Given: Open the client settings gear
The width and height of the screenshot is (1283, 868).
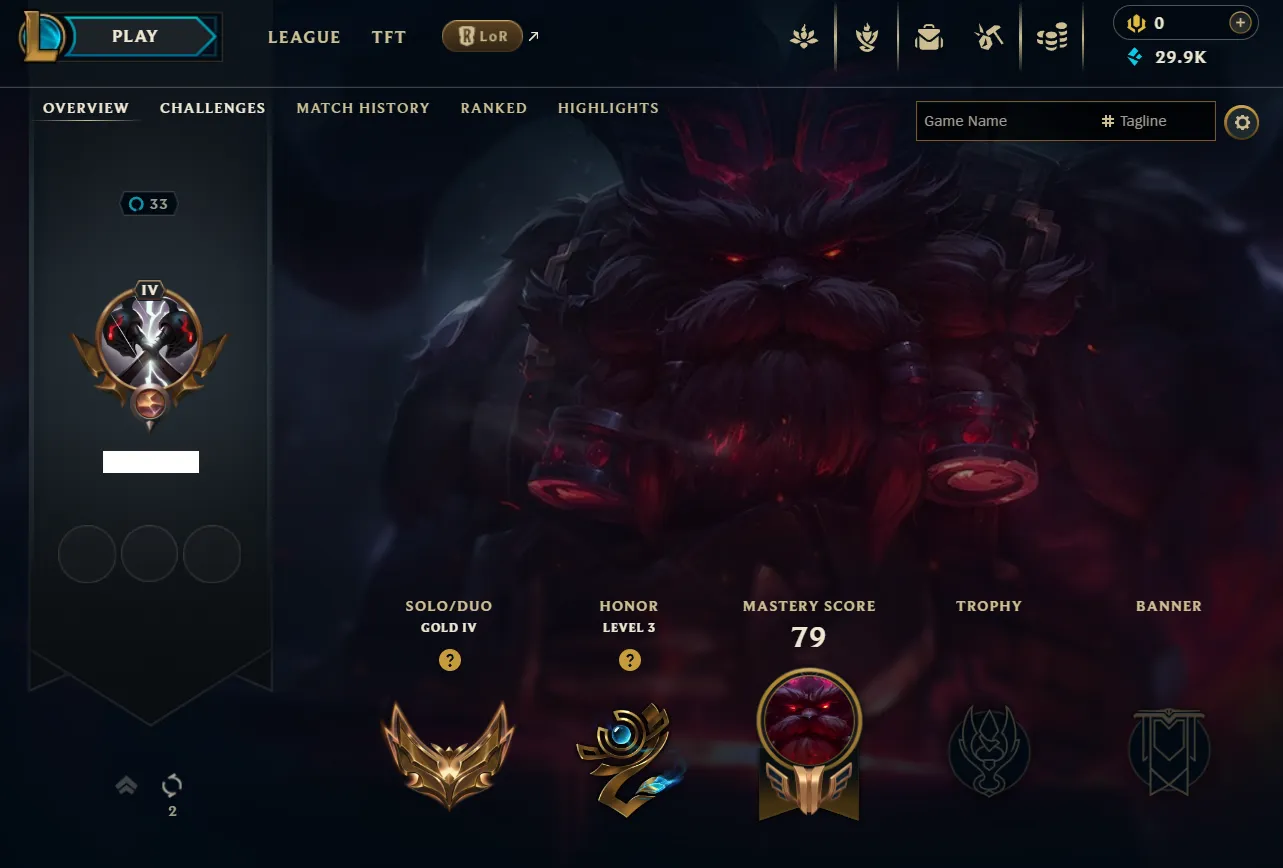Looking at the screenshot, I should tap(1241, 122).
